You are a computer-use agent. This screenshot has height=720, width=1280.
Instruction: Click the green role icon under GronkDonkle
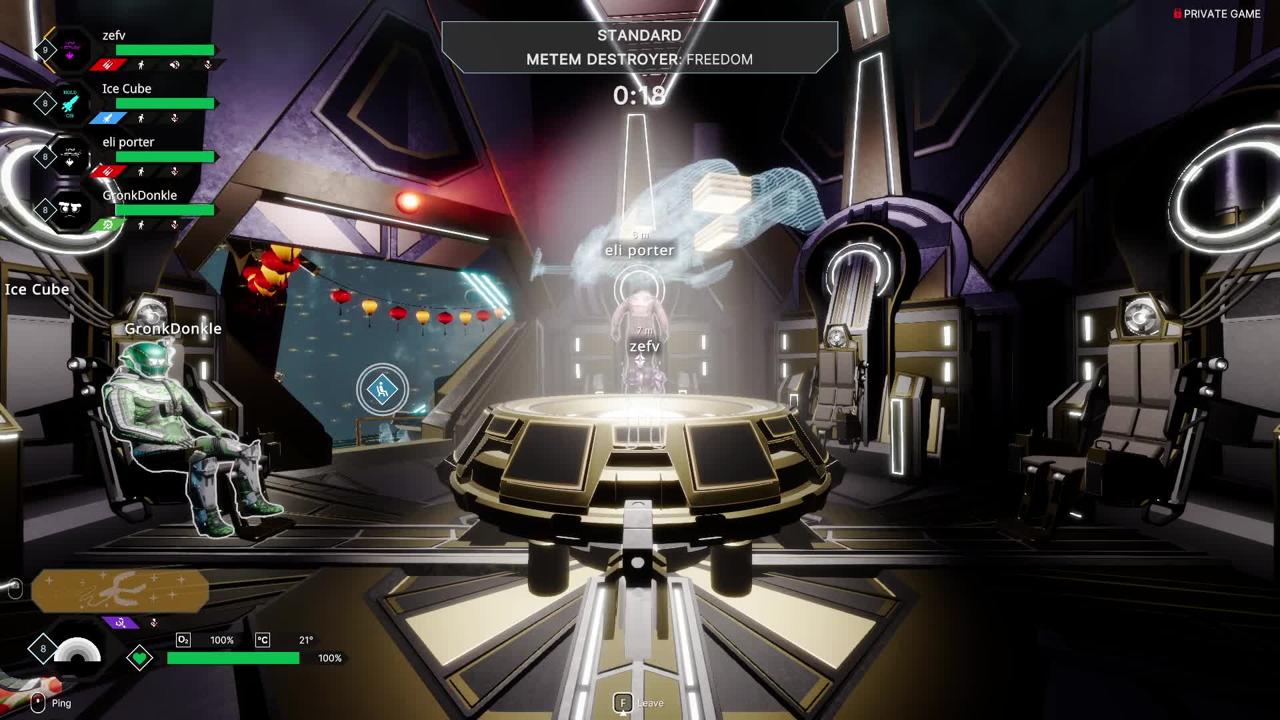[x=107, y=225]
